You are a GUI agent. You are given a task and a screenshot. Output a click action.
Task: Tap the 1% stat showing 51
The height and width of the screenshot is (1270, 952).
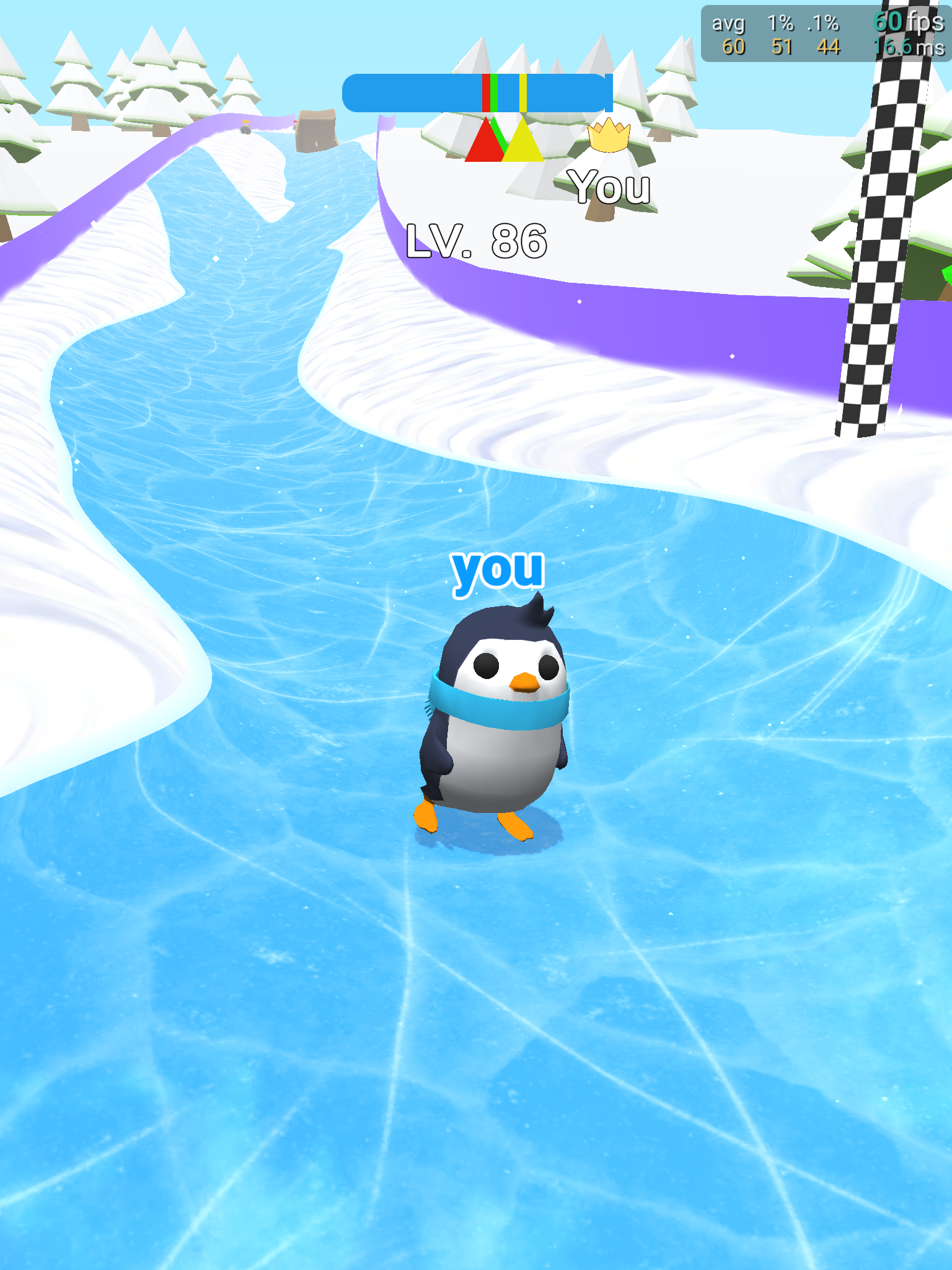click(782, 46)
